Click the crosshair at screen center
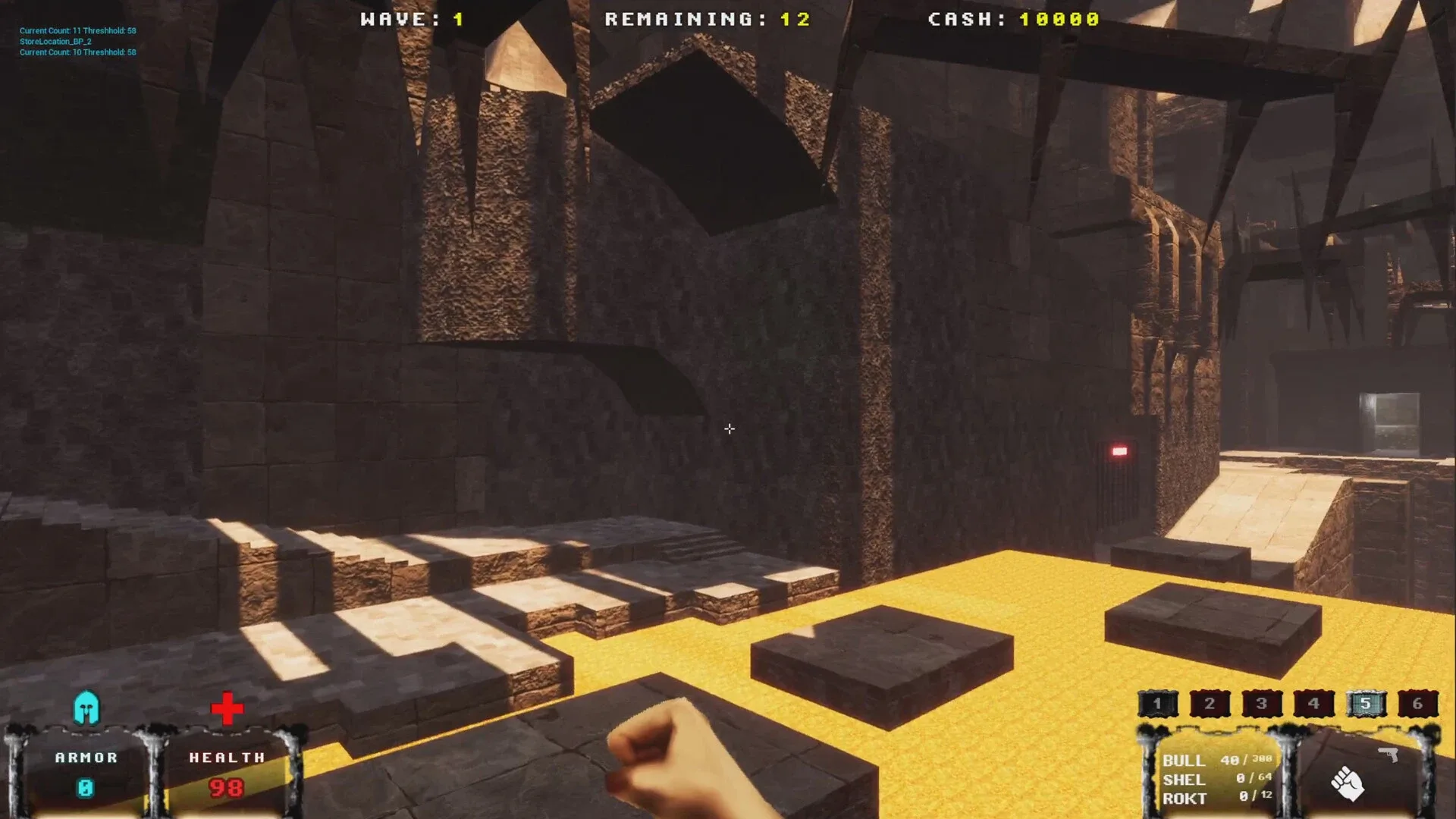This screenshot has width=1456, height=819. click(x=728, y=429)
